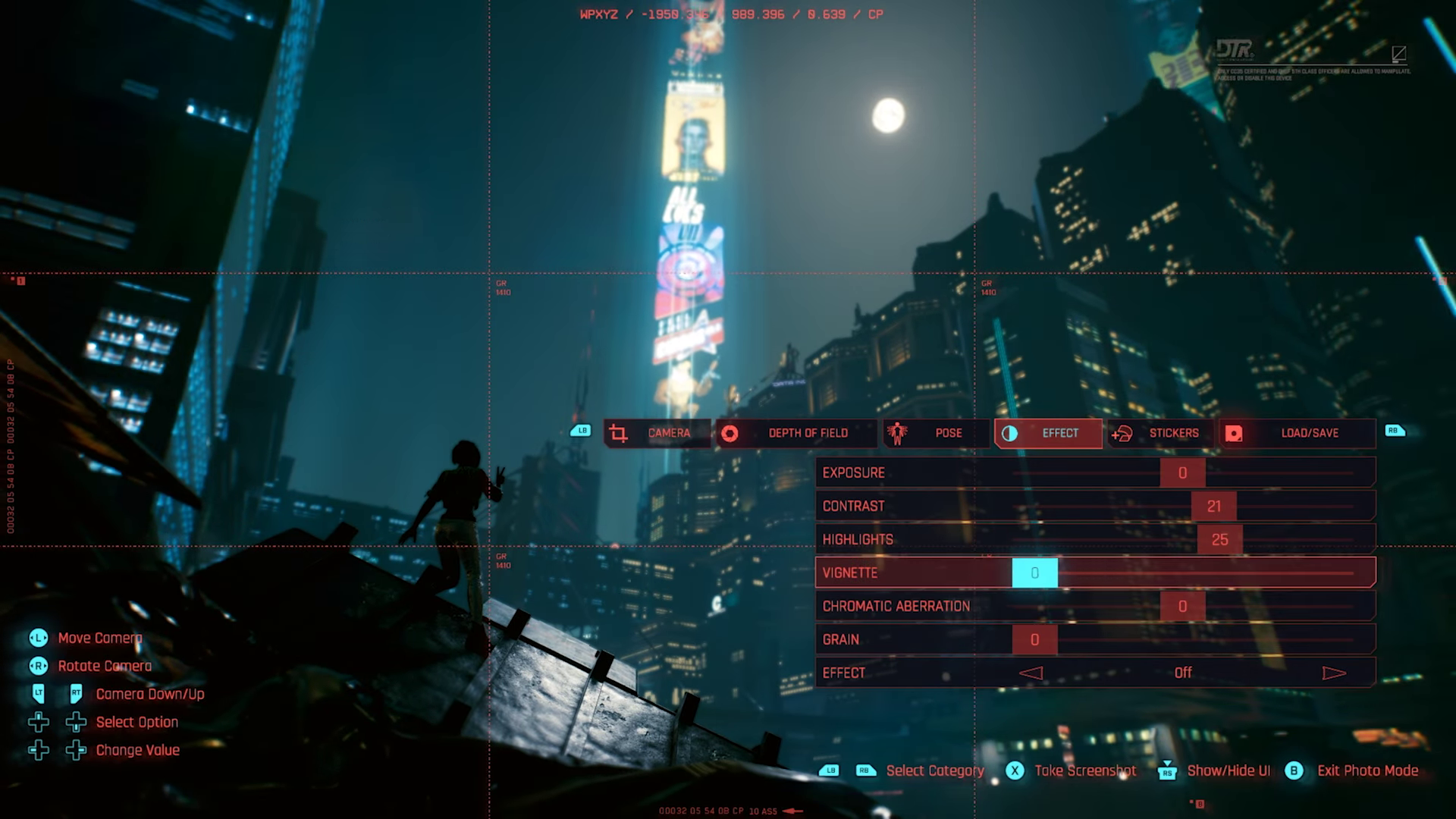1456x819 pixels.
Task: Click the Highlights slider handle
Action: pyautogui.click(x=1219, y=540)
